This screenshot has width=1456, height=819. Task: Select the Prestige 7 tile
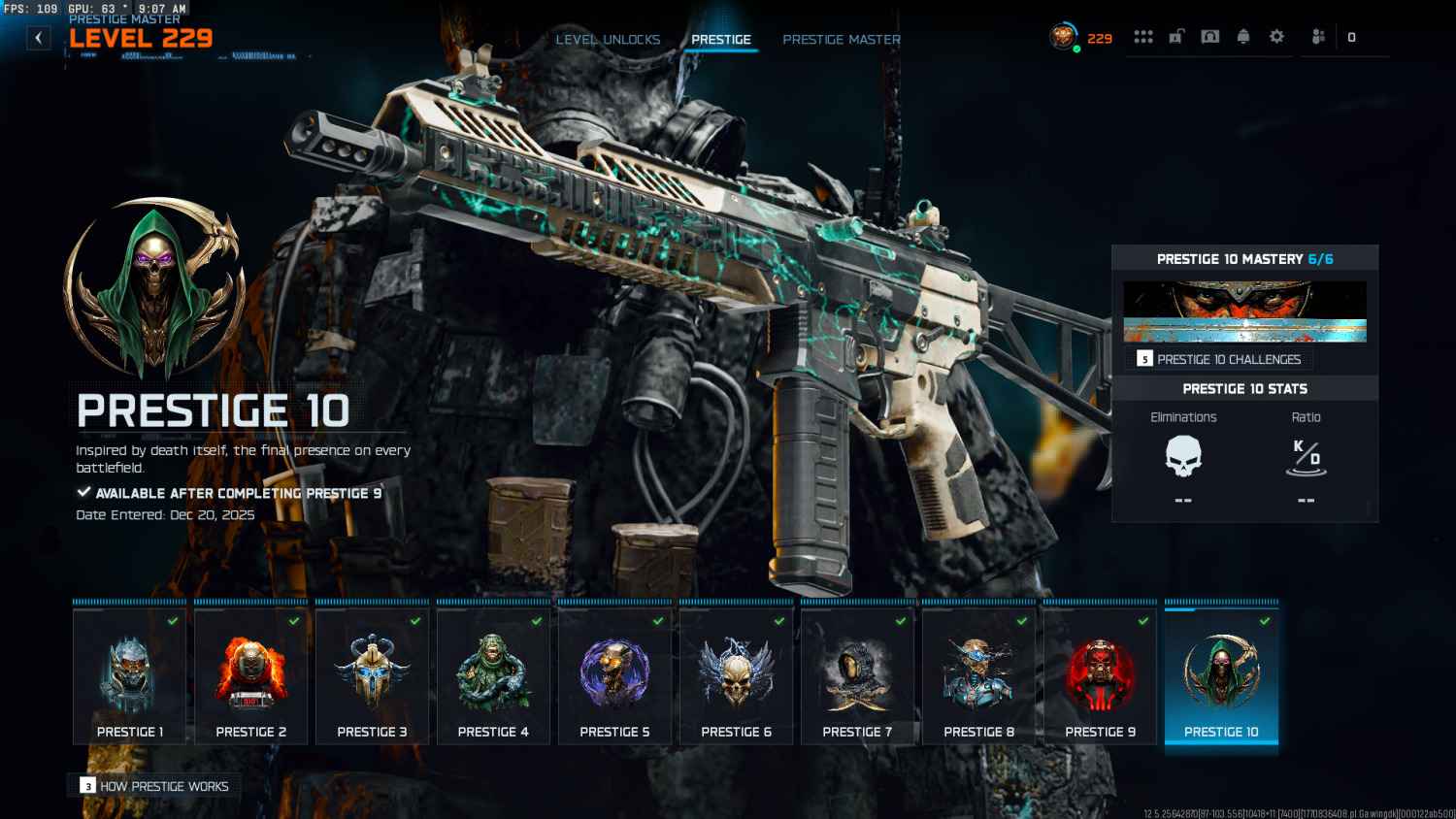tap(857, 676)
